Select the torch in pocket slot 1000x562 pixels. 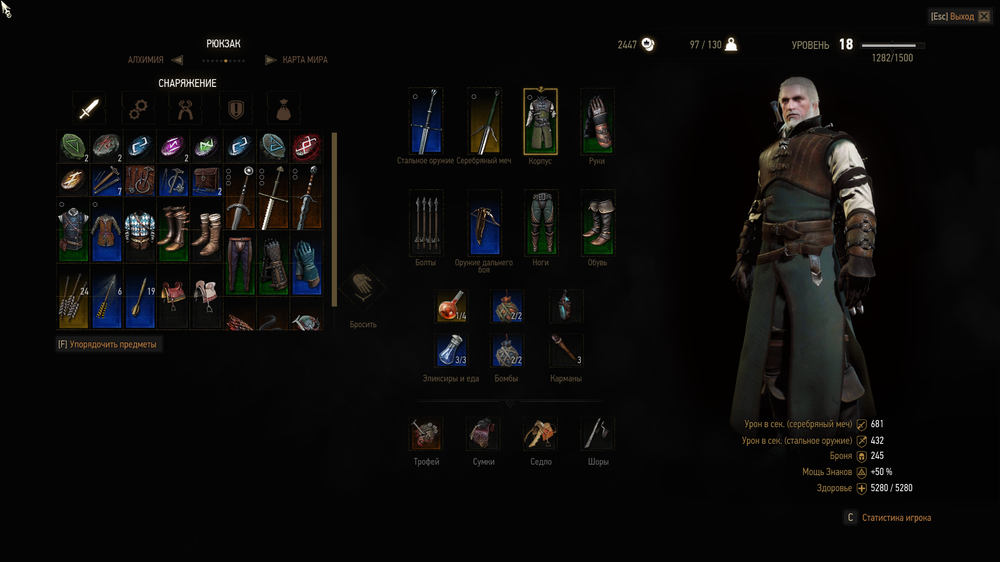[x=565, y=350]
